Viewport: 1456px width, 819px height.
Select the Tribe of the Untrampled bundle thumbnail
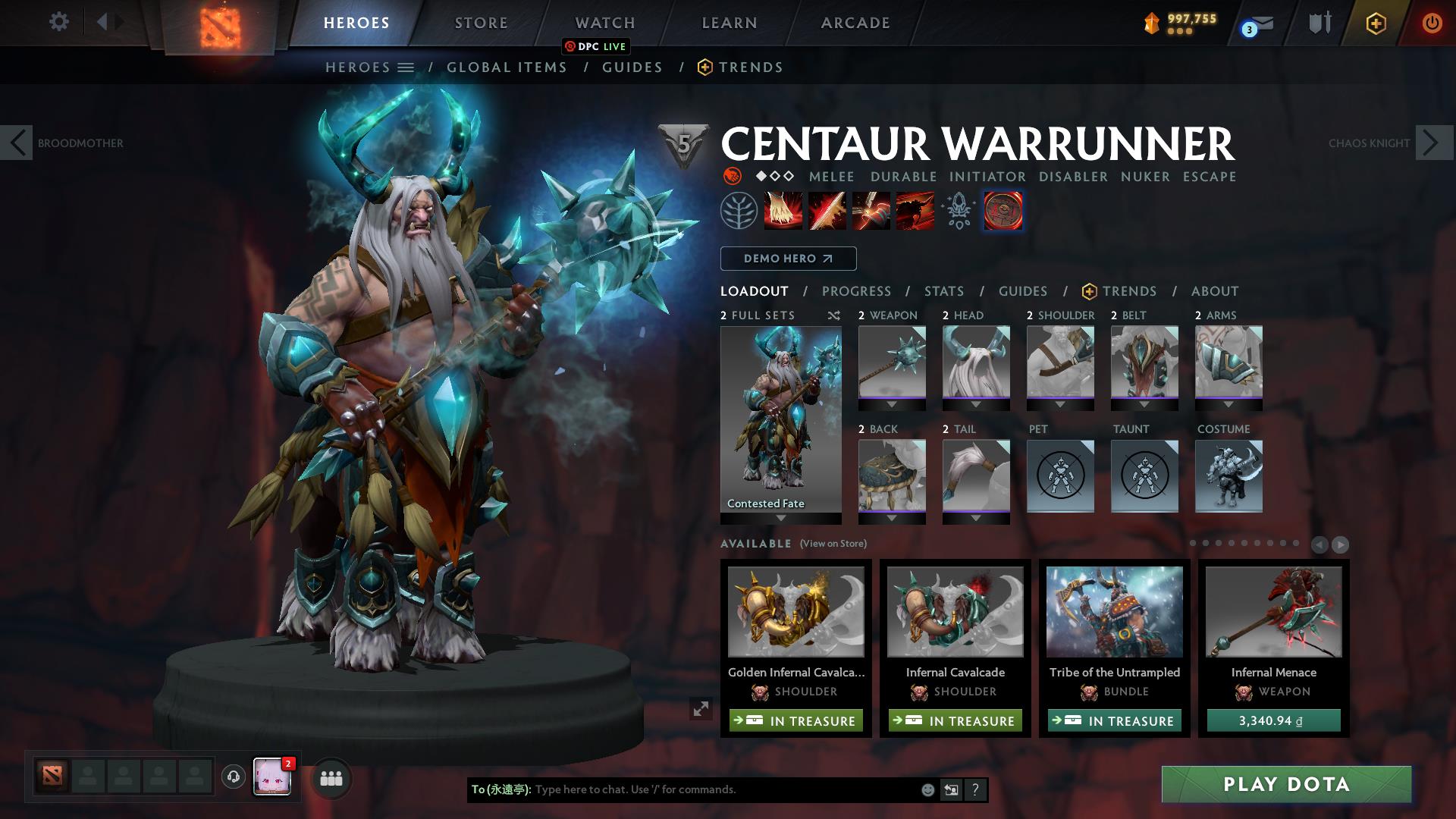(1114, 613)
